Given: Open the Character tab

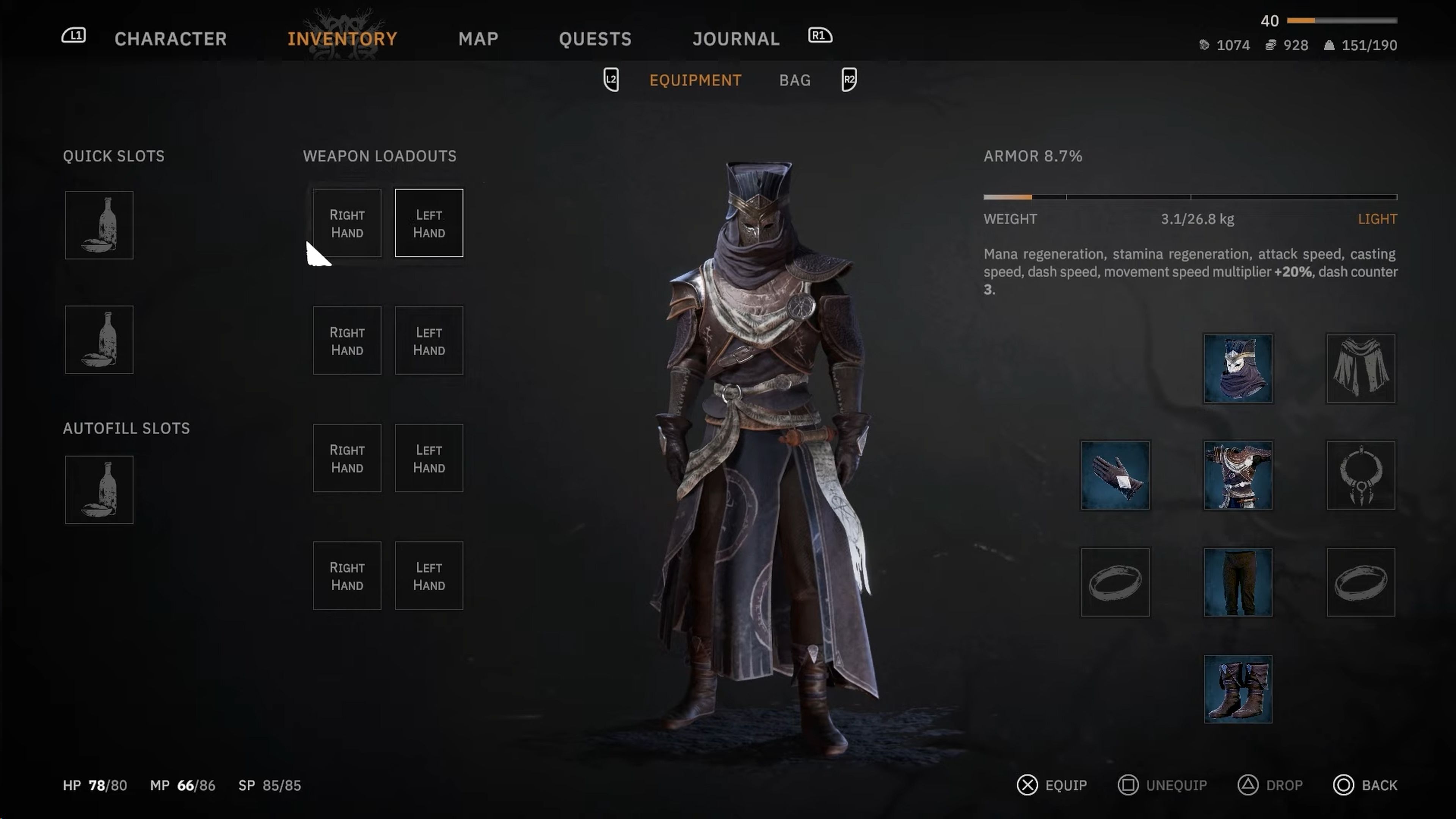Looking at the screenshot, I should point(170,38).
